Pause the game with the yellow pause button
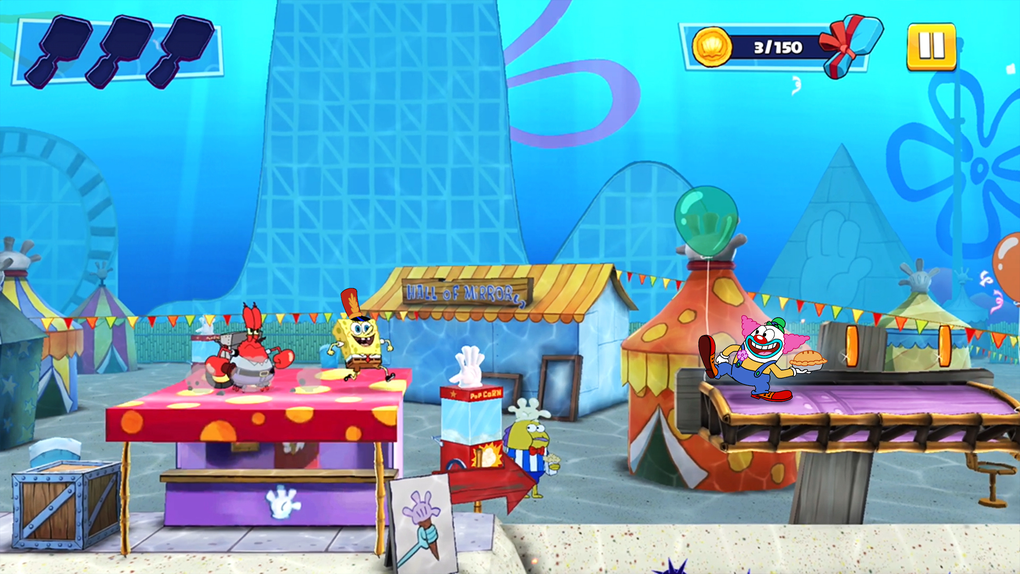This screenshot has width=1020, height=574. pos(930,46)
